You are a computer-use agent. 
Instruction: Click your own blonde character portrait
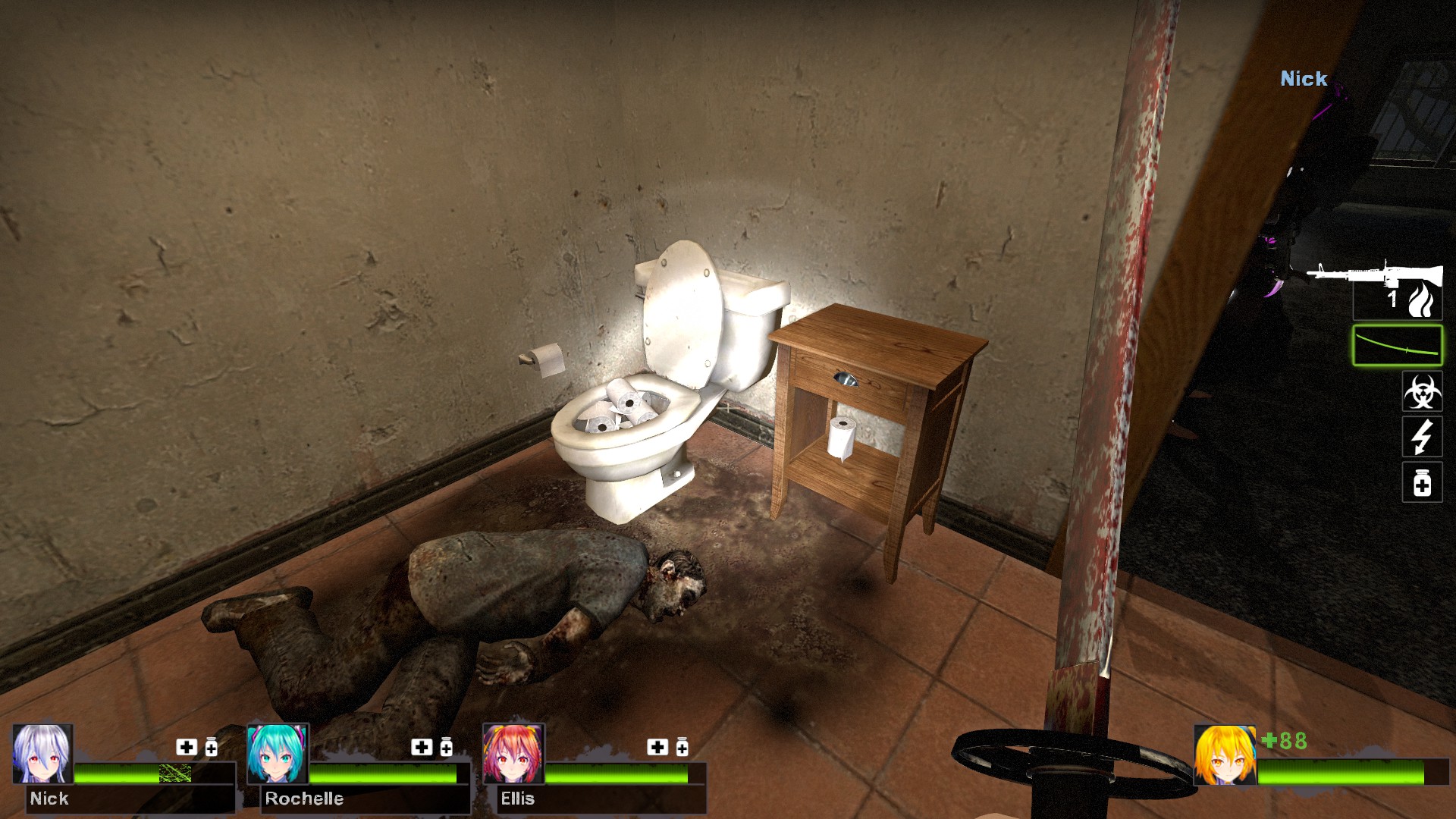tap(1224, 755)
